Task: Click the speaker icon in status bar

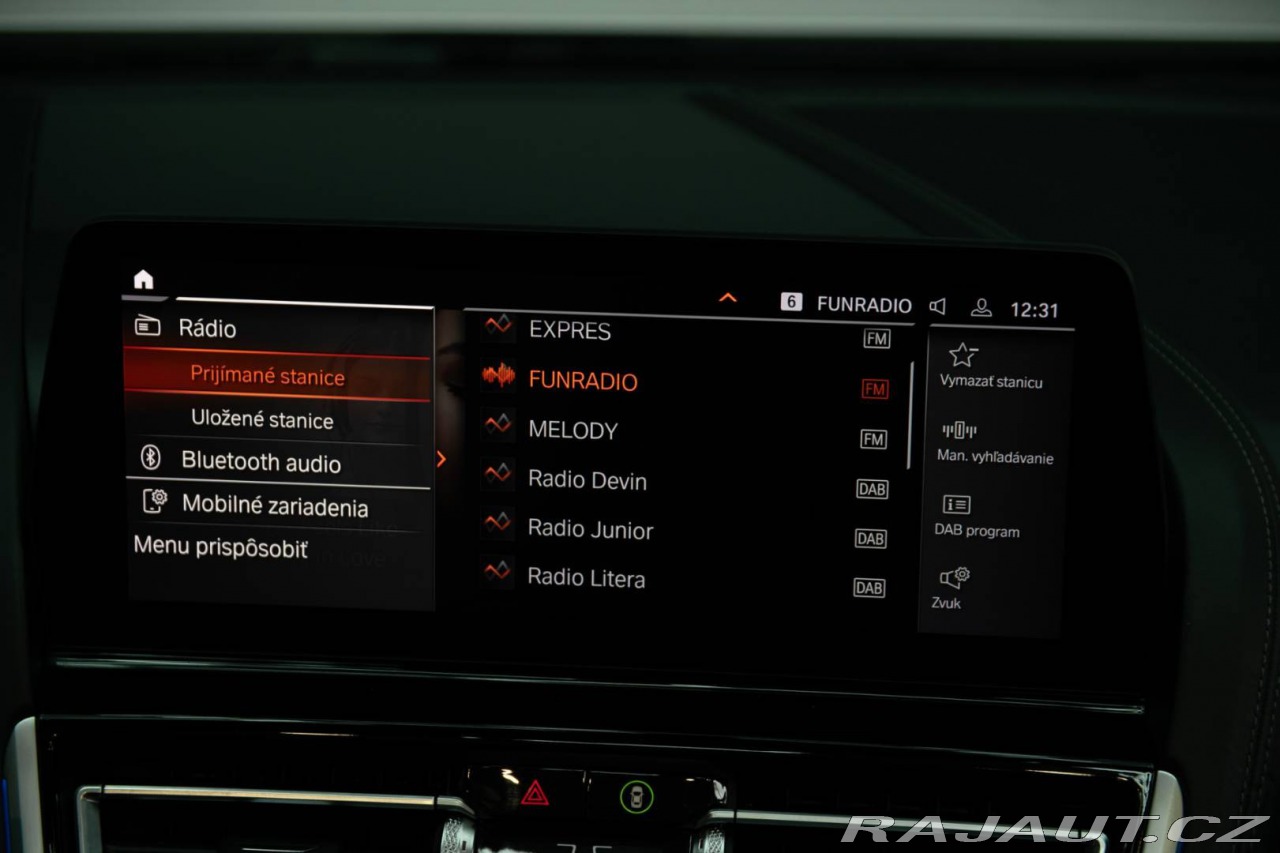Action: (x=937, y=306)
